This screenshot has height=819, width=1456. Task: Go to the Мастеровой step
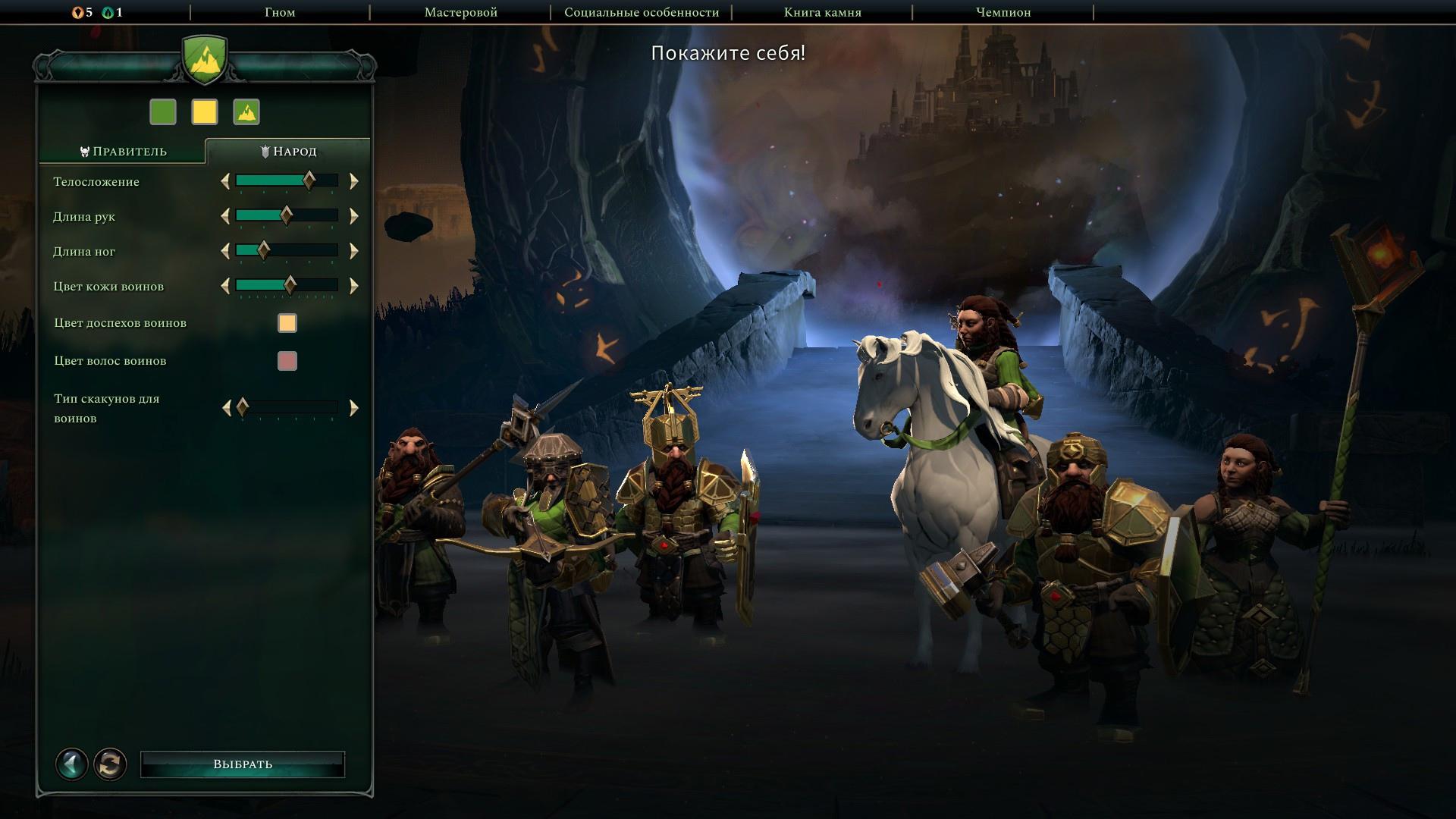(460, 12)
